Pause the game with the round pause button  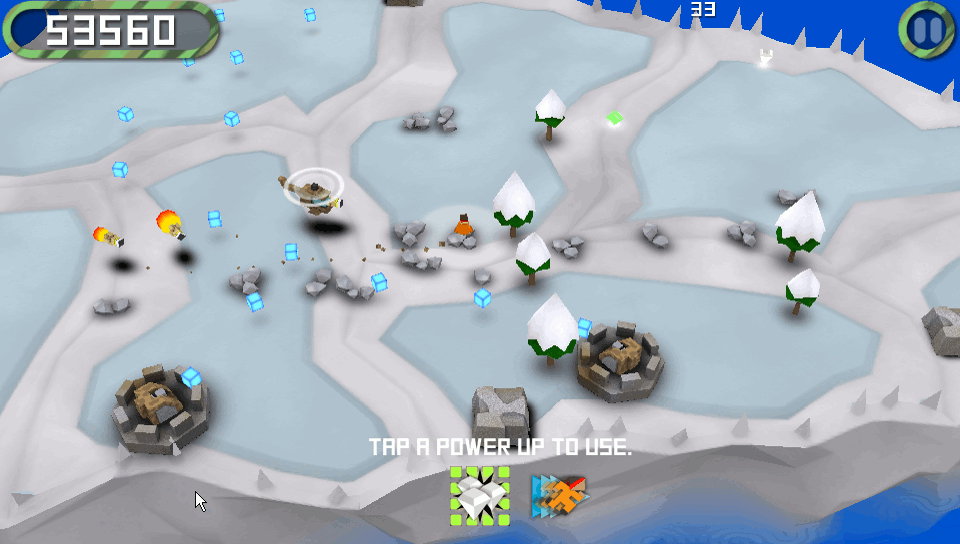[929, 30]
